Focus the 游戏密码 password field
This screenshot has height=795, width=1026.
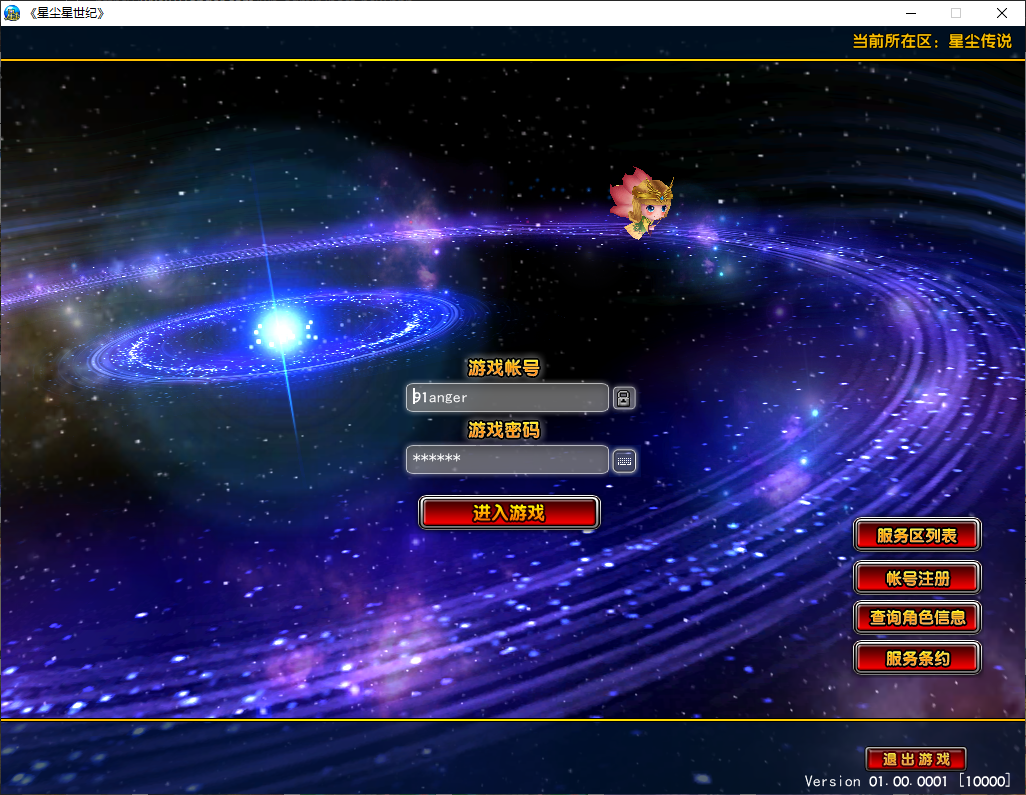(x=507, y=460)
